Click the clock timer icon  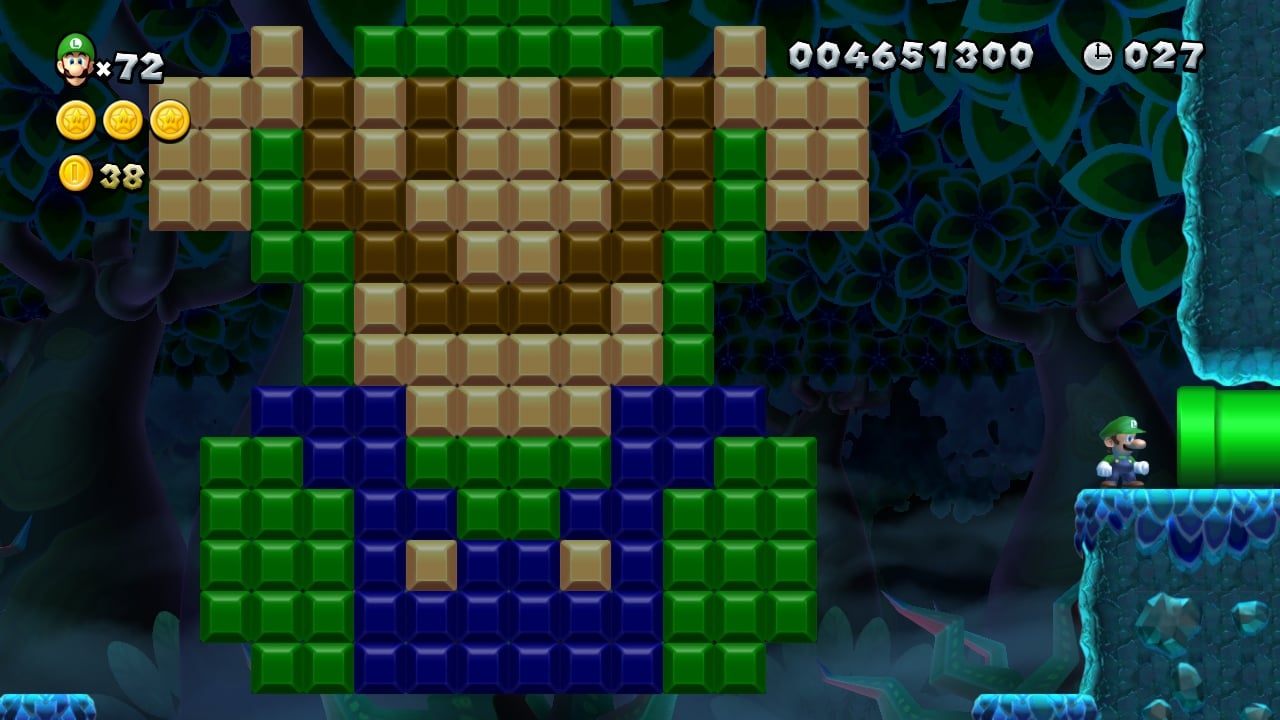[x=1100, y=55]
